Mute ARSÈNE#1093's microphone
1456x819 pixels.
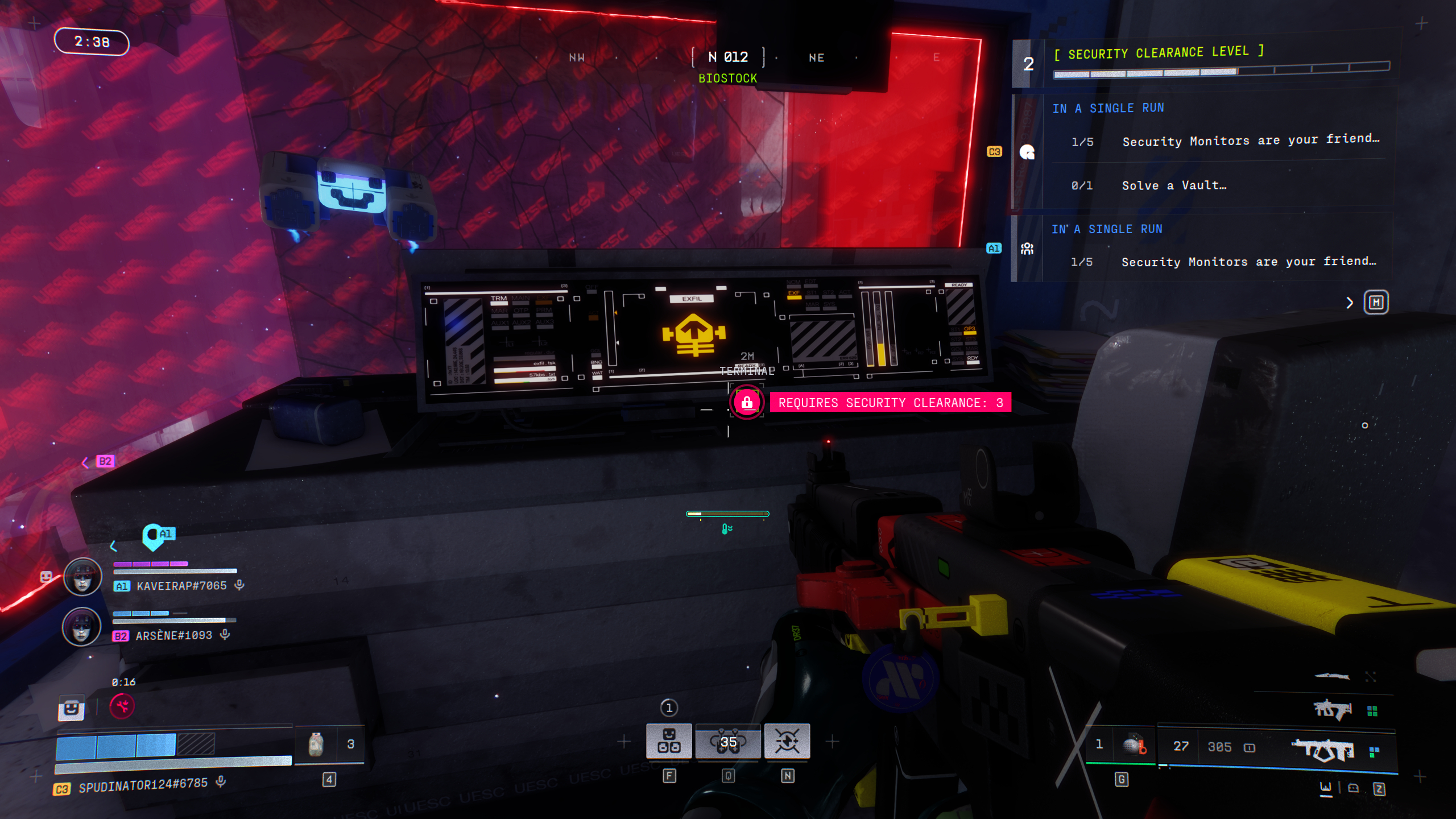click(223, 635)
